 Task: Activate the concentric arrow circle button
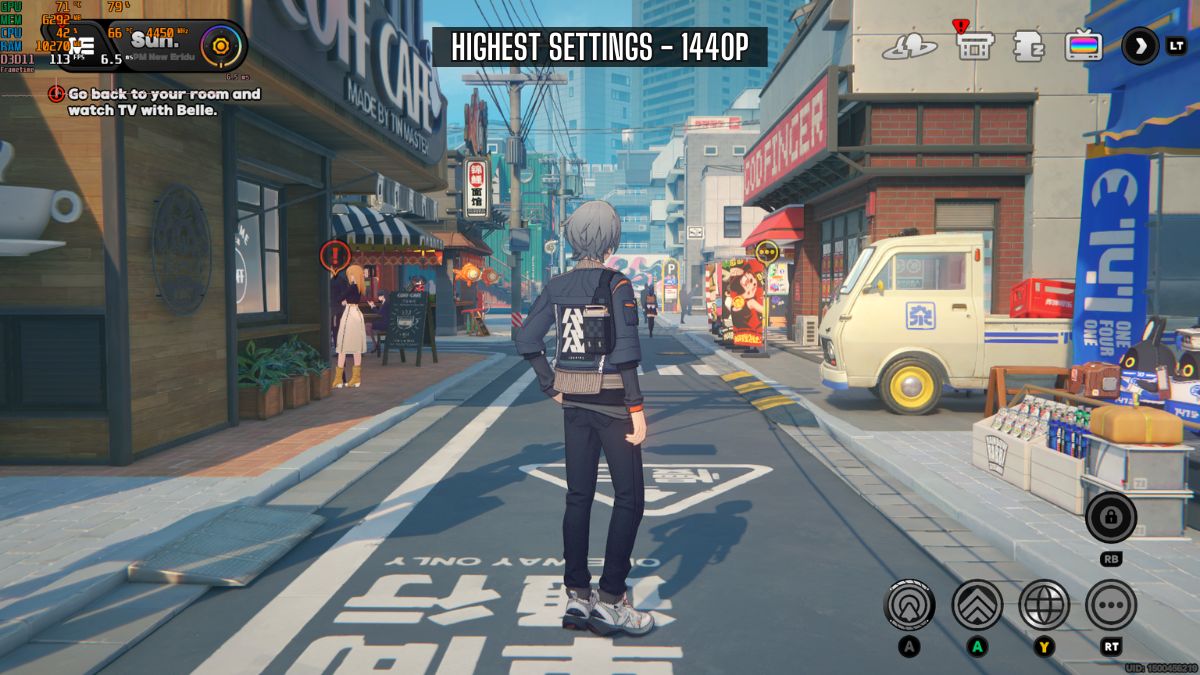click(x=909, y=605)
